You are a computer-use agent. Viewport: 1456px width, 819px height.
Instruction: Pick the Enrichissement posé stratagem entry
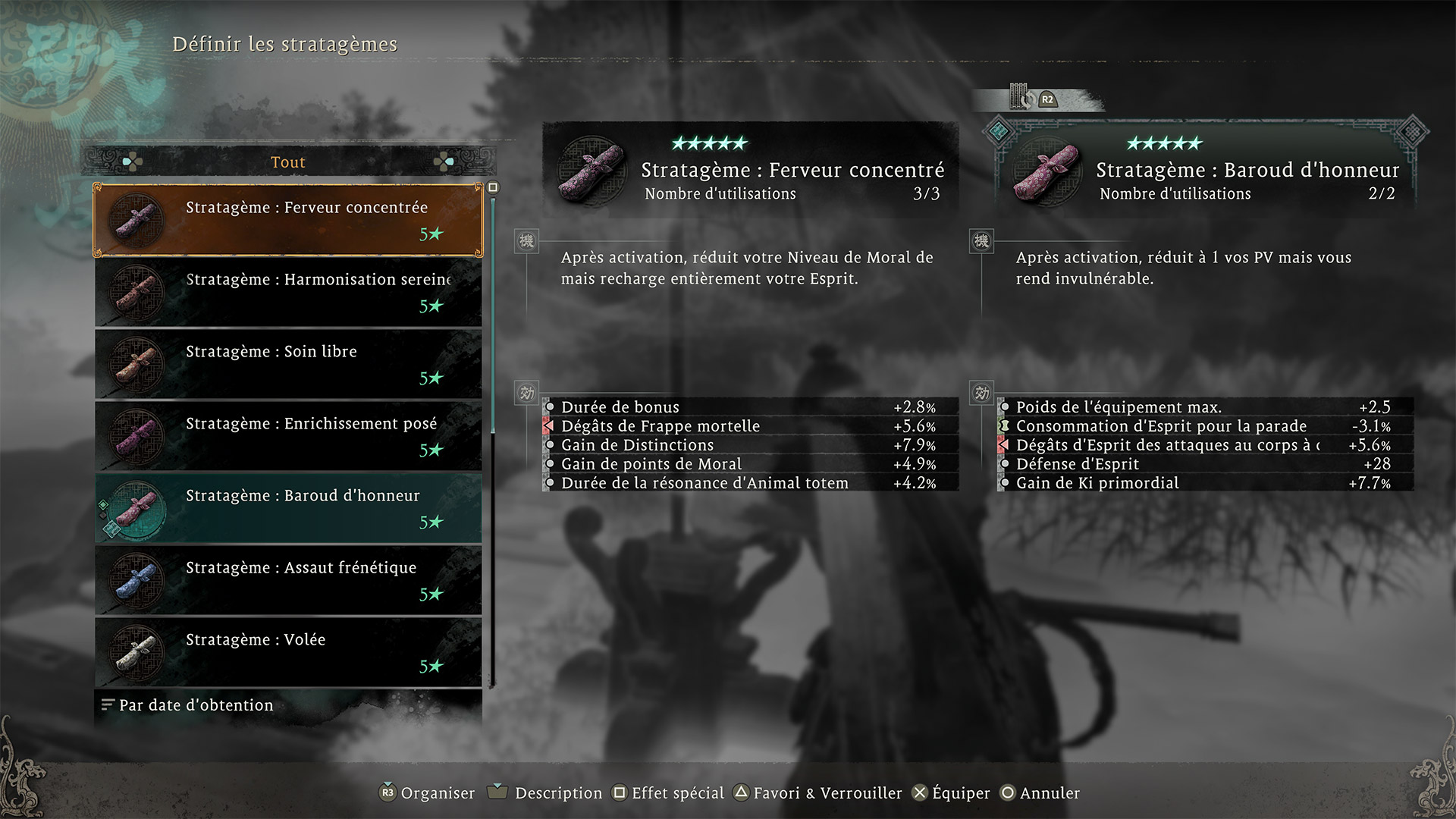[288, 436]
